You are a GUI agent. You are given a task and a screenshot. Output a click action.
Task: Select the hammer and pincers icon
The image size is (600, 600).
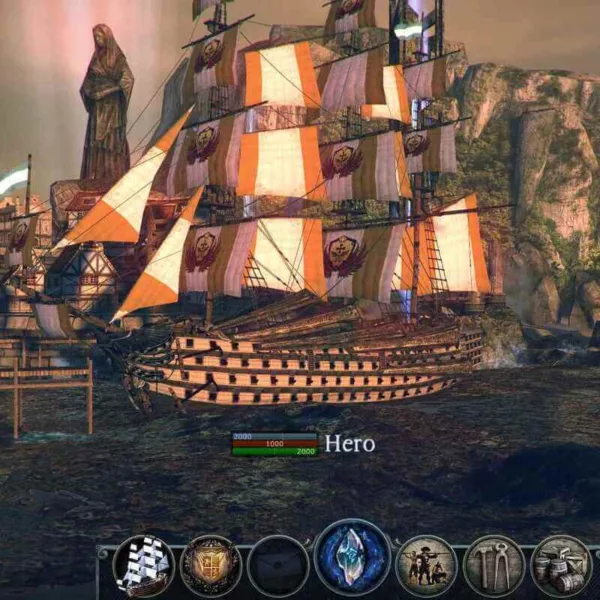coord(494,566)
